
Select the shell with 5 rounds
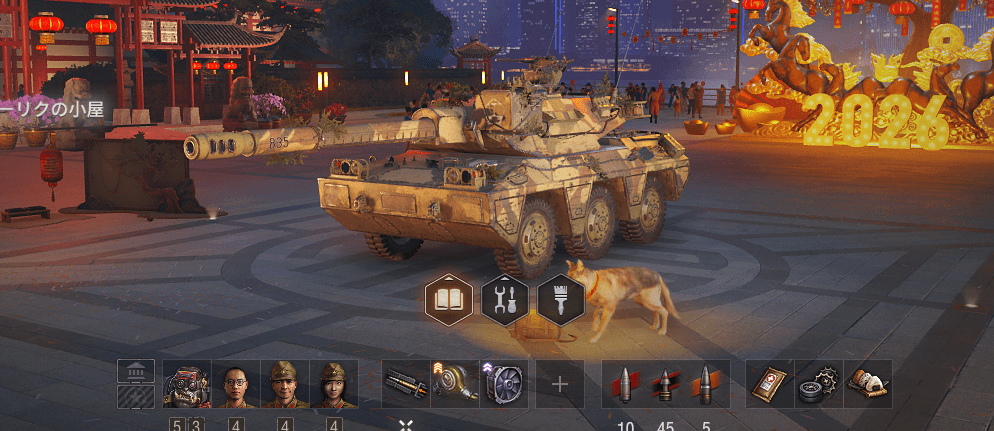[x=705, y=384]
